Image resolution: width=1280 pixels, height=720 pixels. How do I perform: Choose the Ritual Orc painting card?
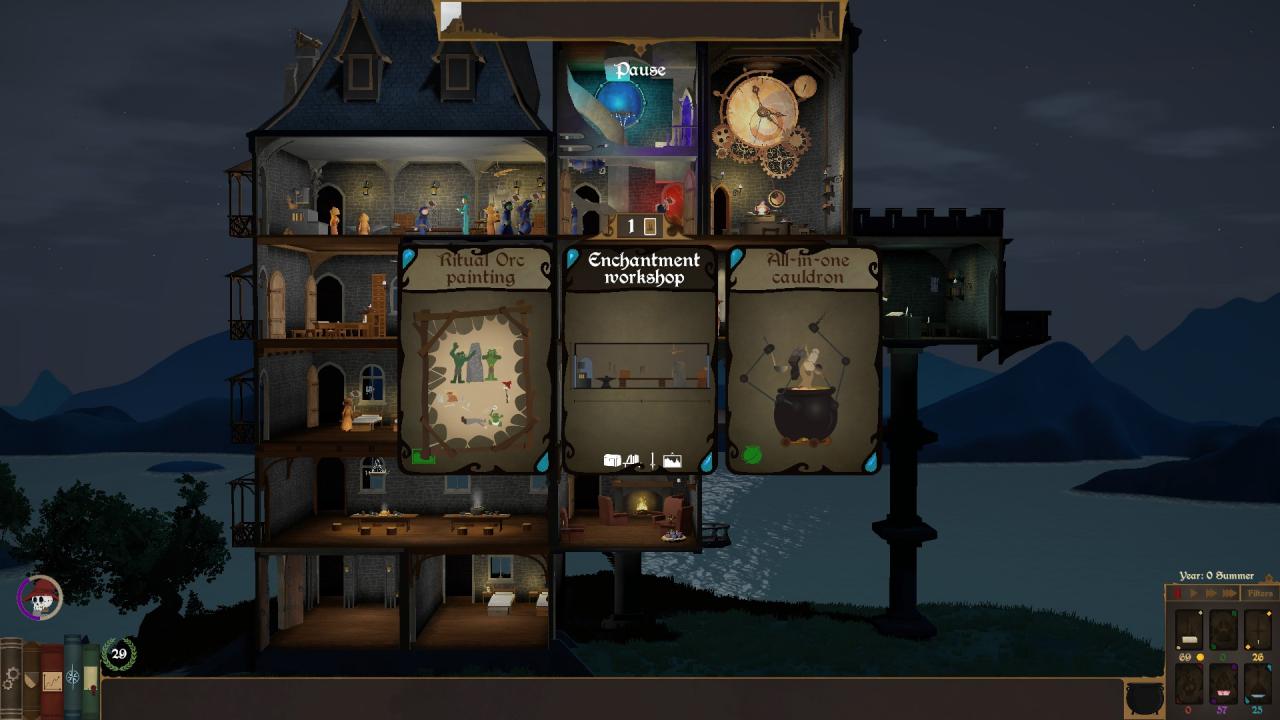click(476, 360)
